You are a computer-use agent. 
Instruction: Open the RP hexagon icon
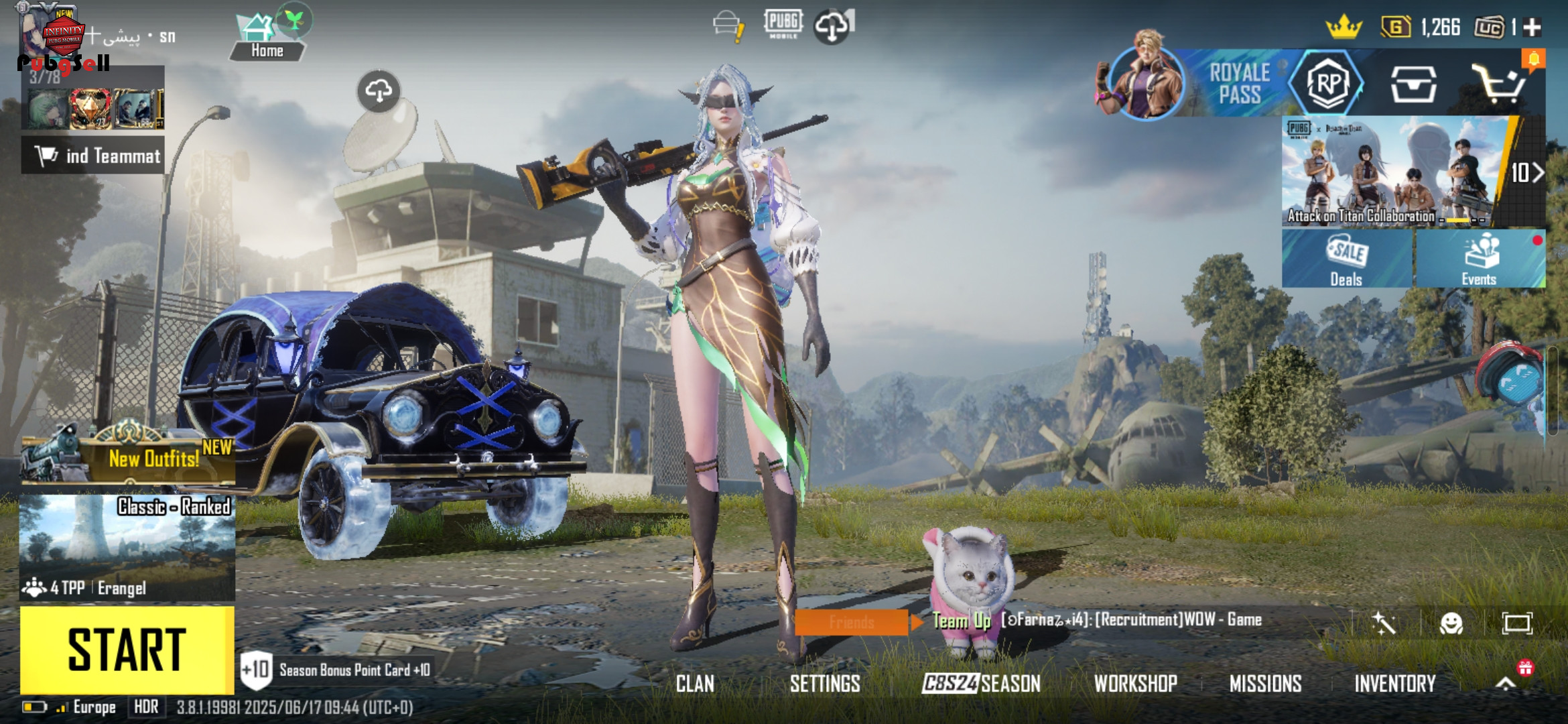coord(1327,84)
